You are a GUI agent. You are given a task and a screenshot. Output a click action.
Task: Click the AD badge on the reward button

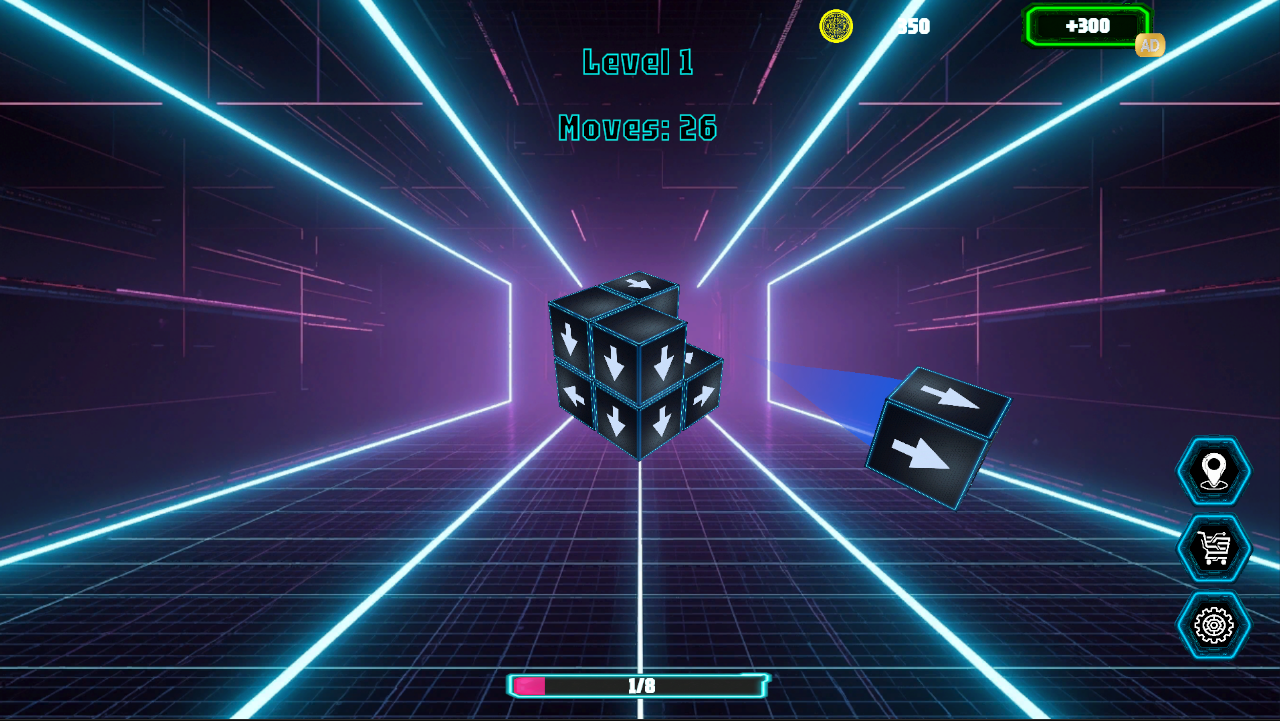pos(1150,46)
